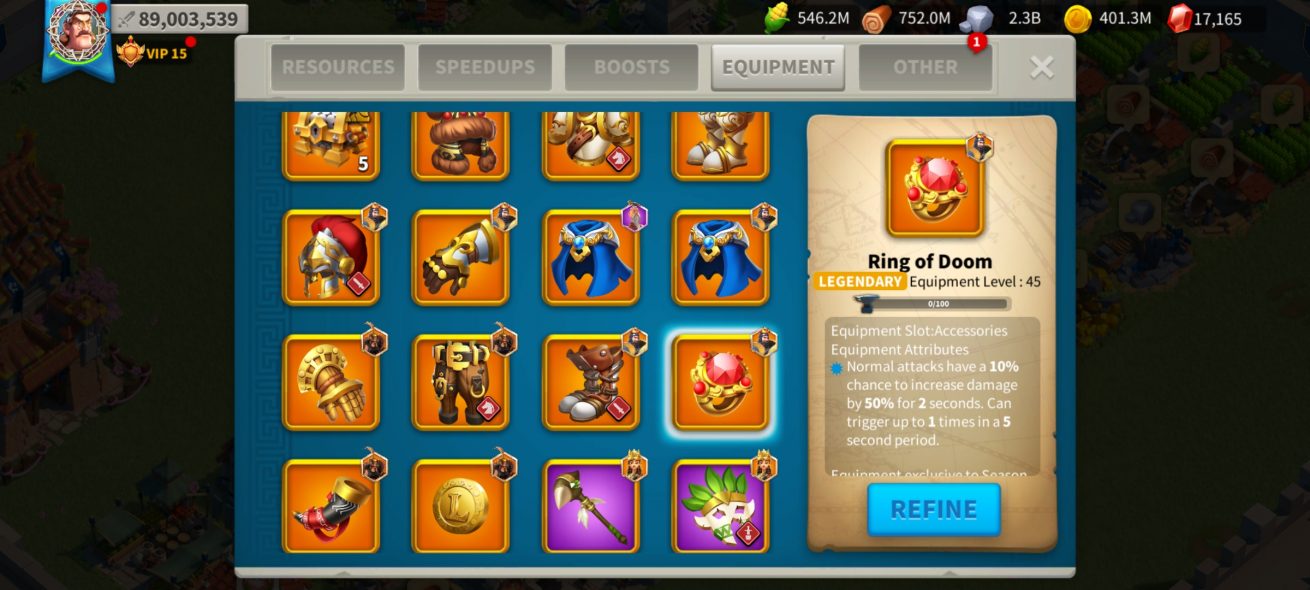Viewport: 1310px width, 590px height.
Task: Select the red ruby ring slot
Action: click(721, 383)
